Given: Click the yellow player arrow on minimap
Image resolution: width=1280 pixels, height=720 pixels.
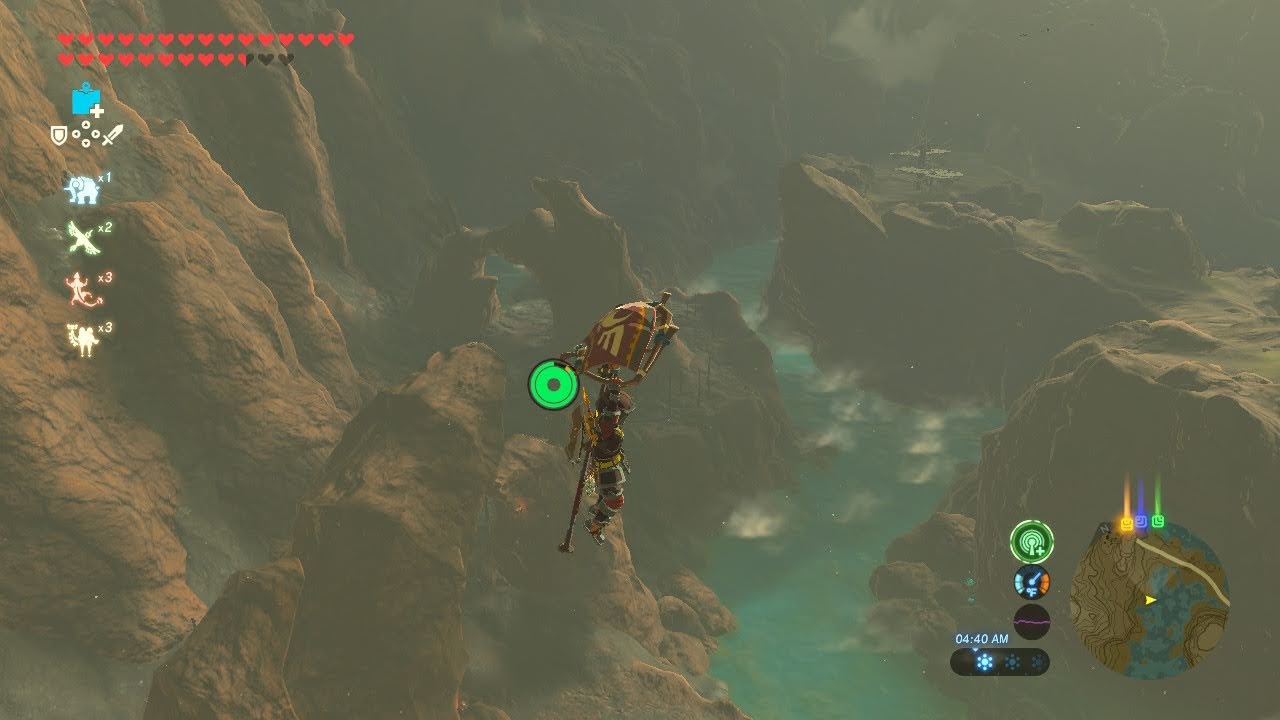Looking at the screenshot, I should point(1150,600).
